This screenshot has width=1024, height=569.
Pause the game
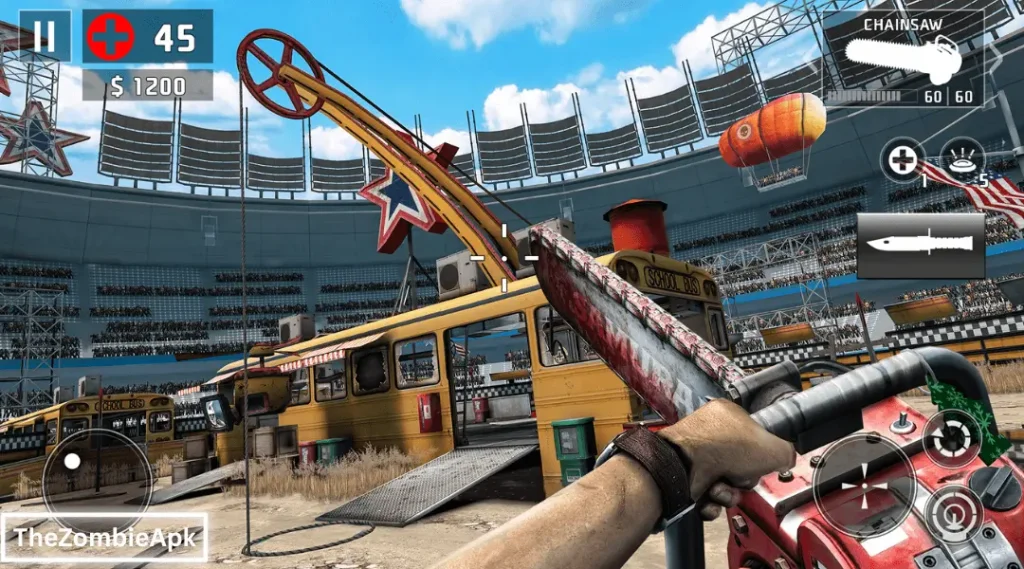tap(45, 37)
